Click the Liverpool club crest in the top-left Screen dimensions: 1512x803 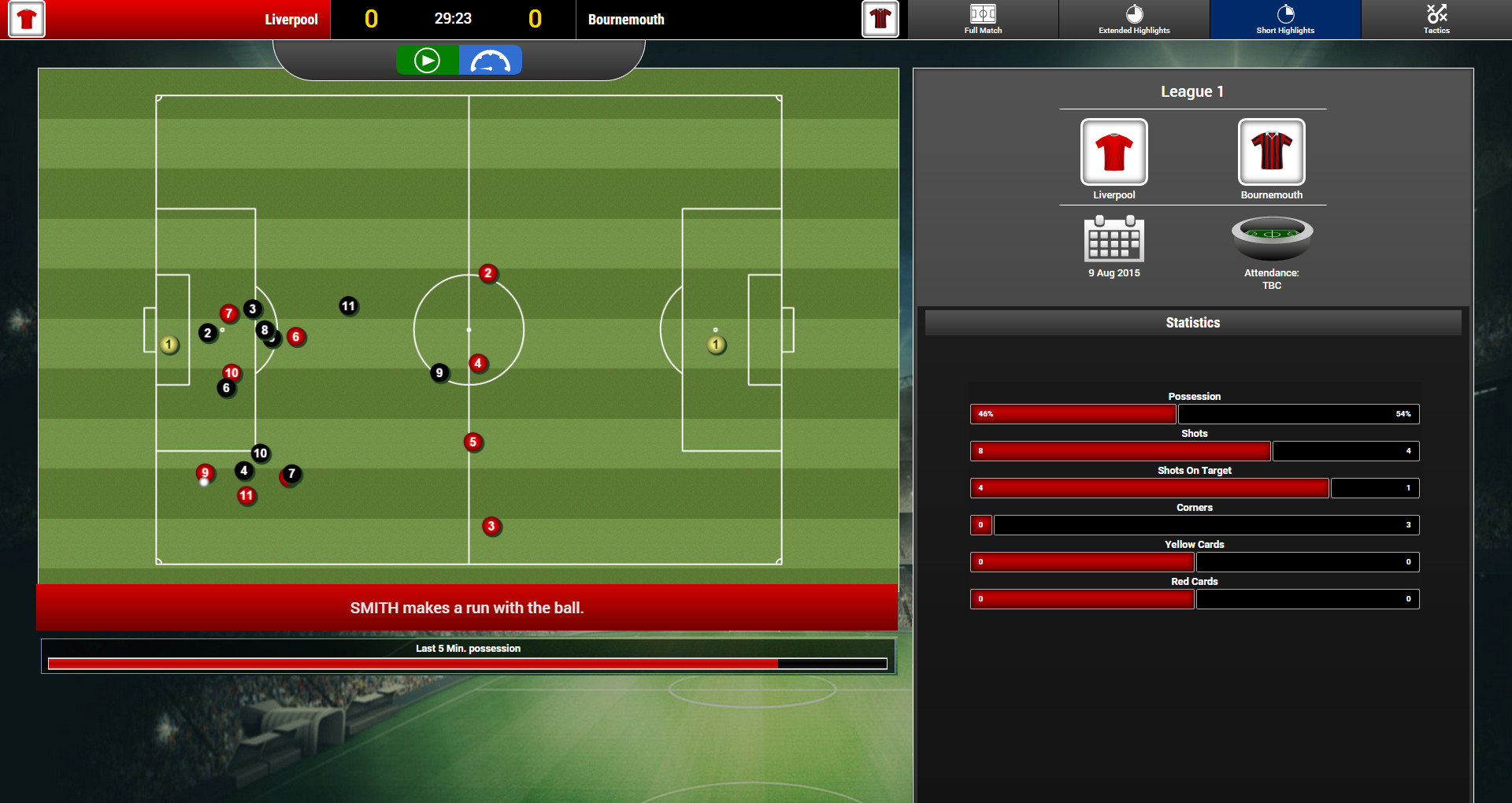26,19
